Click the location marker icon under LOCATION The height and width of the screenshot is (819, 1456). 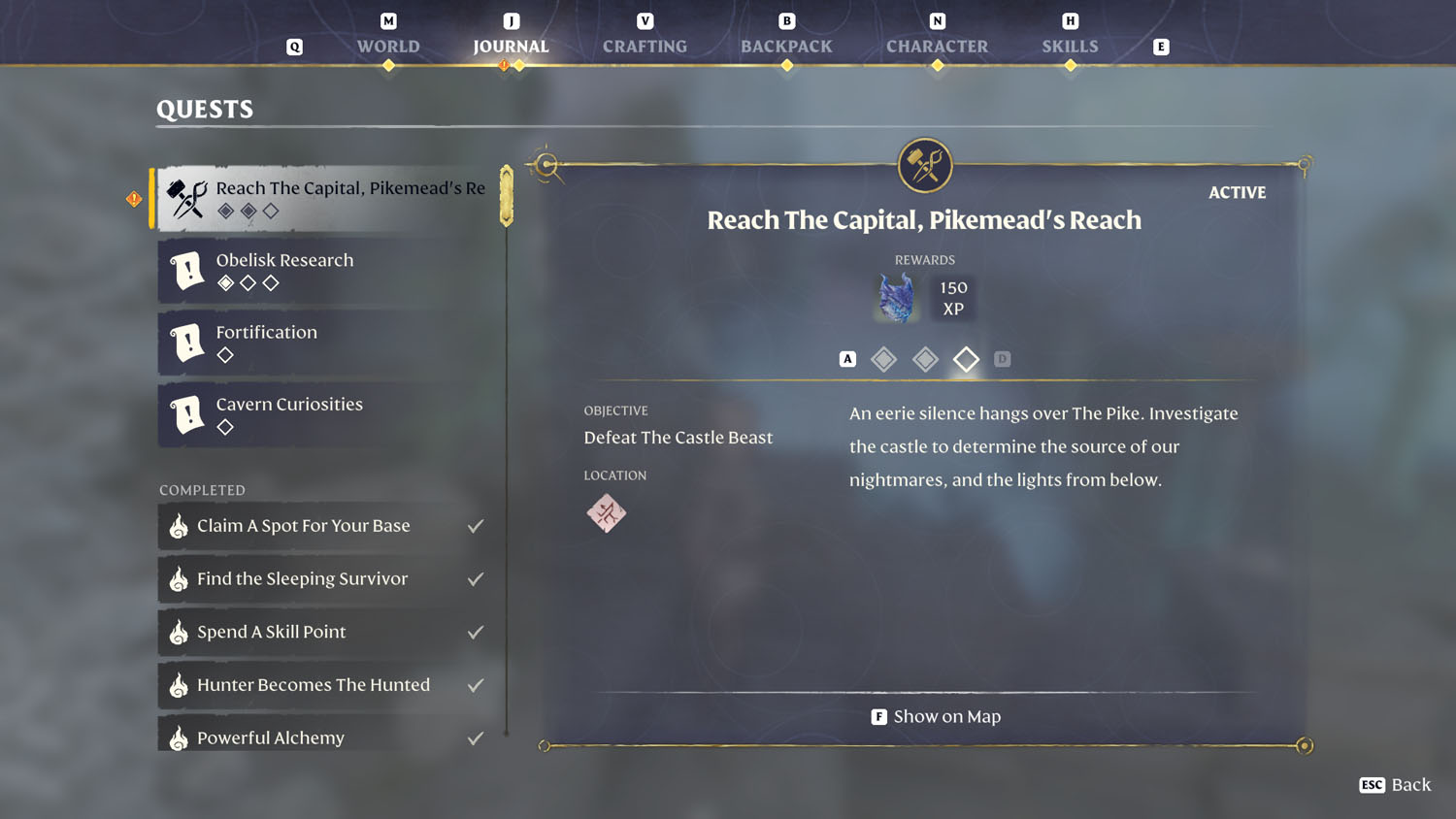(x=606, y=512)
